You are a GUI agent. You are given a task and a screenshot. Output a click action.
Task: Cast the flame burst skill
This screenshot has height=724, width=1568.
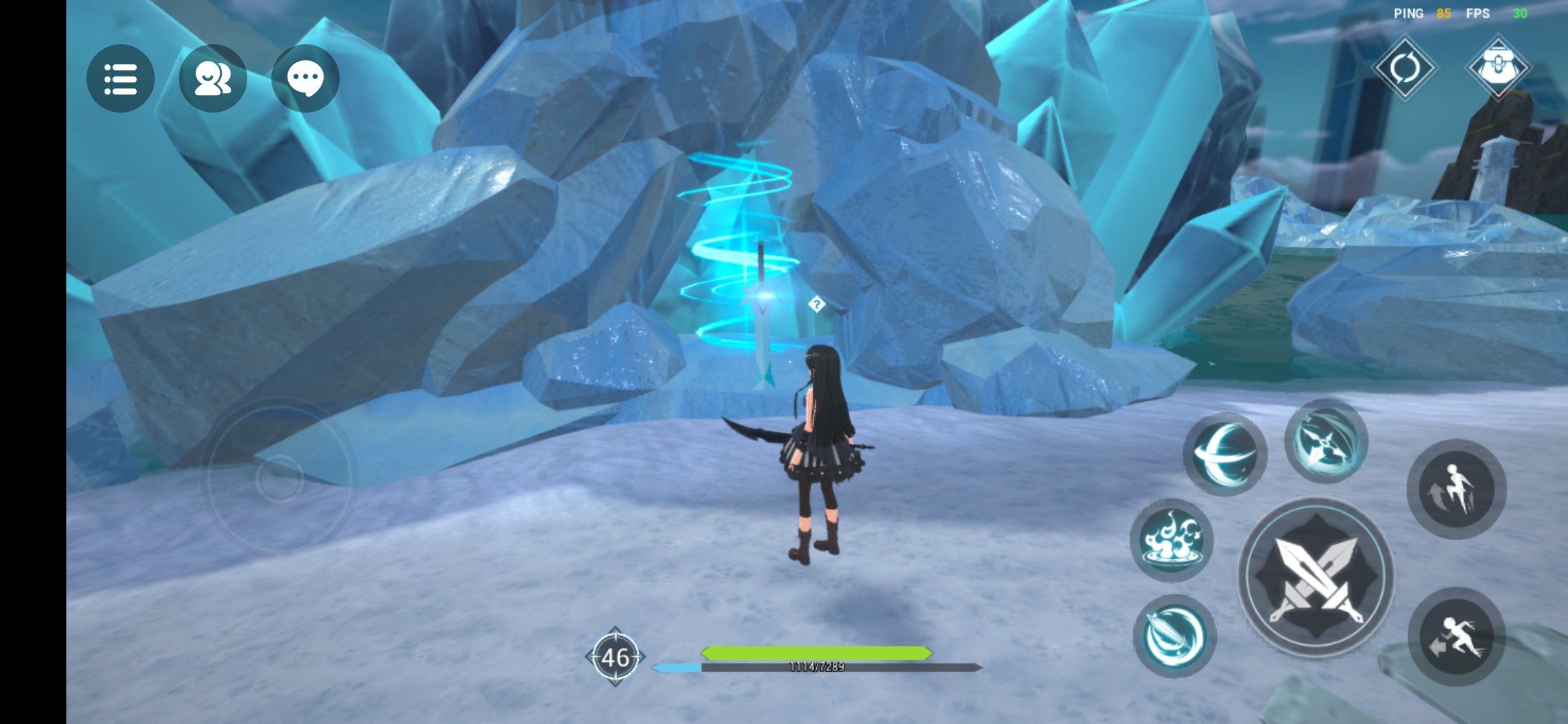tap(1171, 540)
